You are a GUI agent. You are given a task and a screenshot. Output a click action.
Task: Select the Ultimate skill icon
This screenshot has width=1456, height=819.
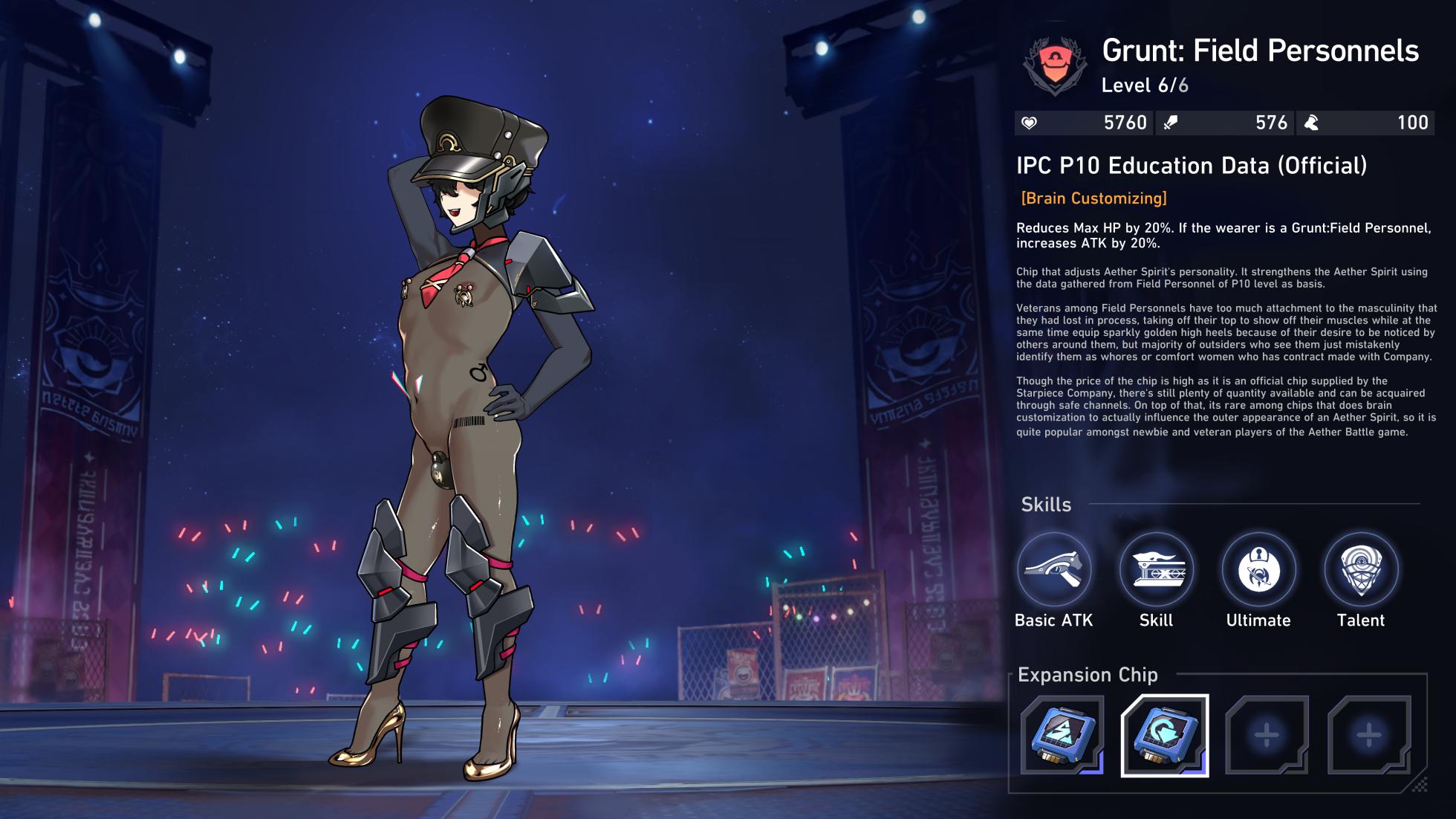point(1258,570)
